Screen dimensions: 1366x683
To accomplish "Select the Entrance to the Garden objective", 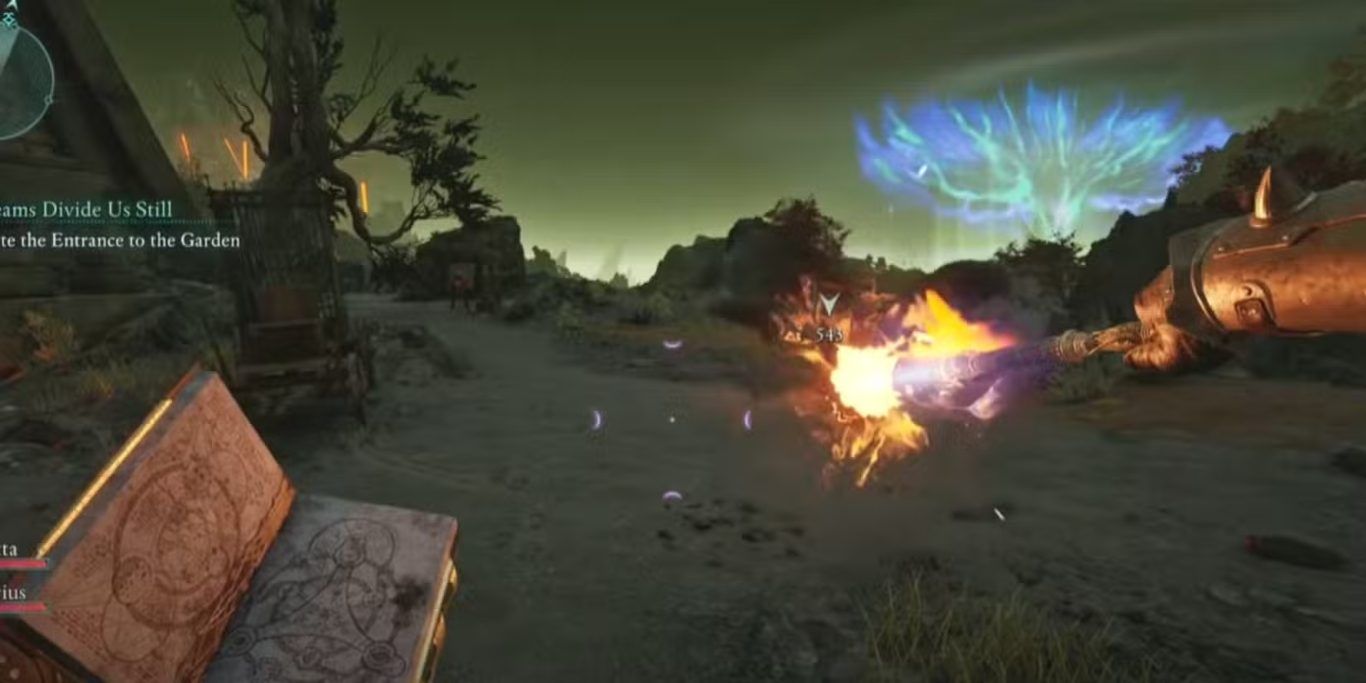I will pos(119,240).
